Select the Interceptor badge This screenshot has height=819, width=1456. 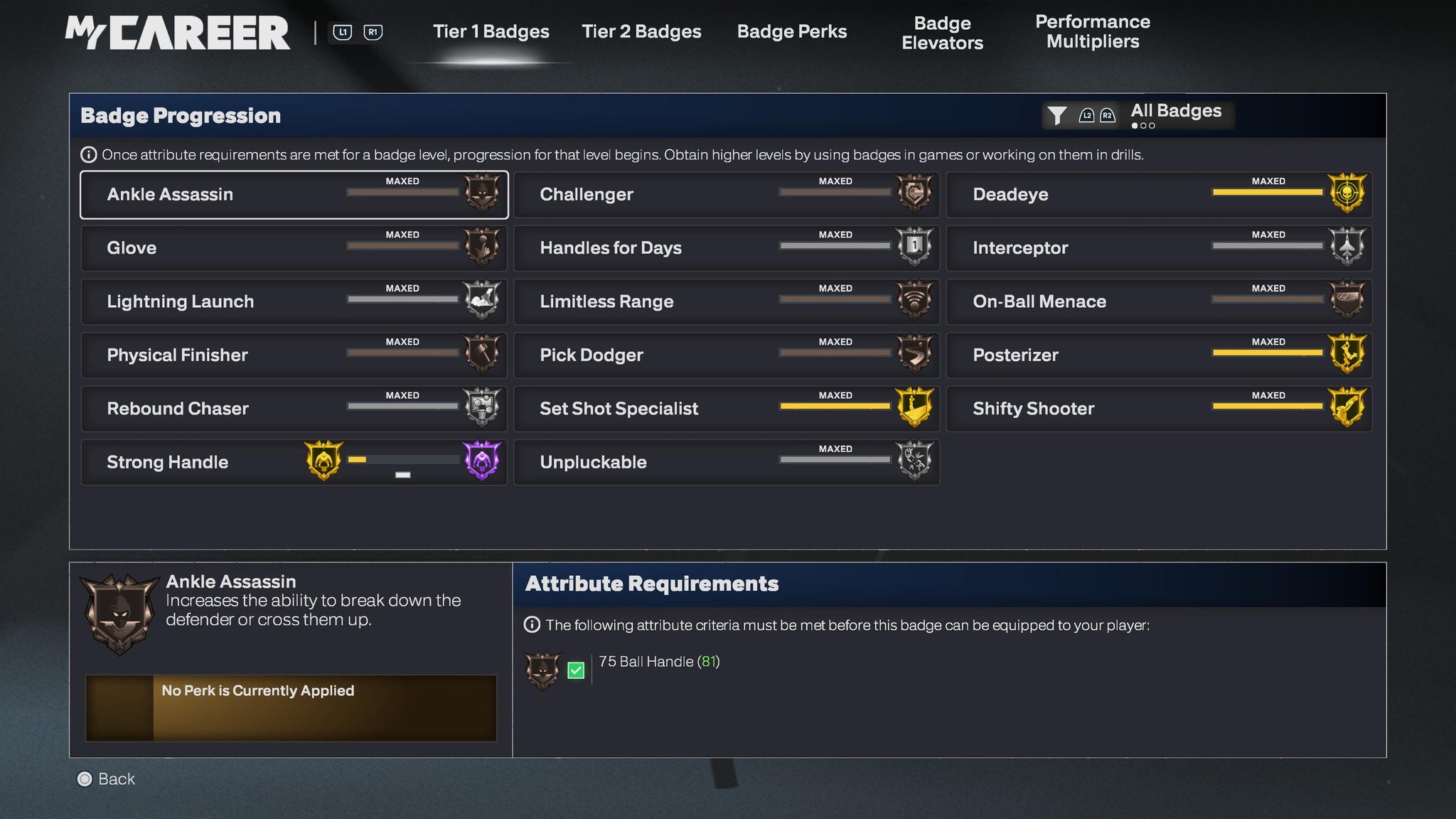tap(1158, 248)
